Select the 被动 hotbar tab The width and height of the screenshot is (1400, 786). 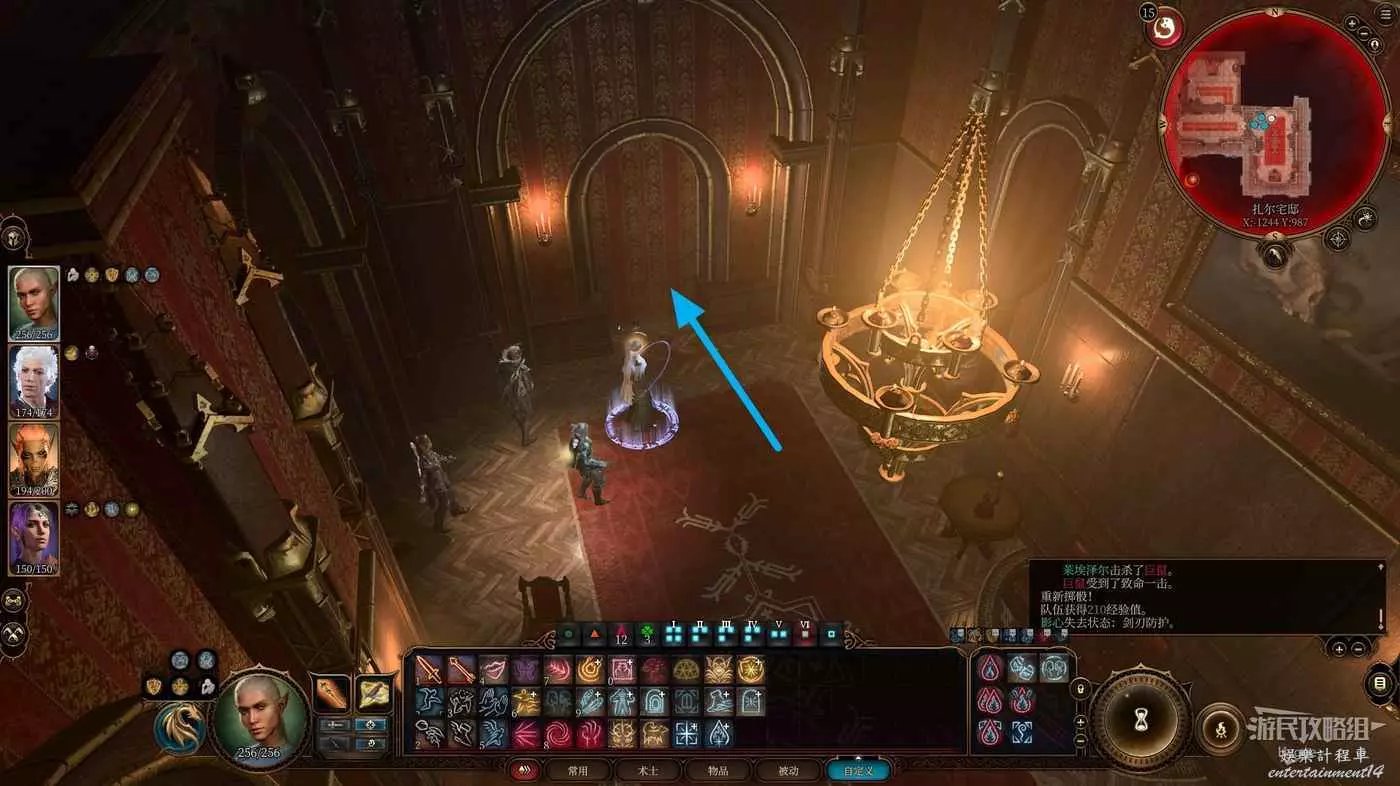pos(788,770)
